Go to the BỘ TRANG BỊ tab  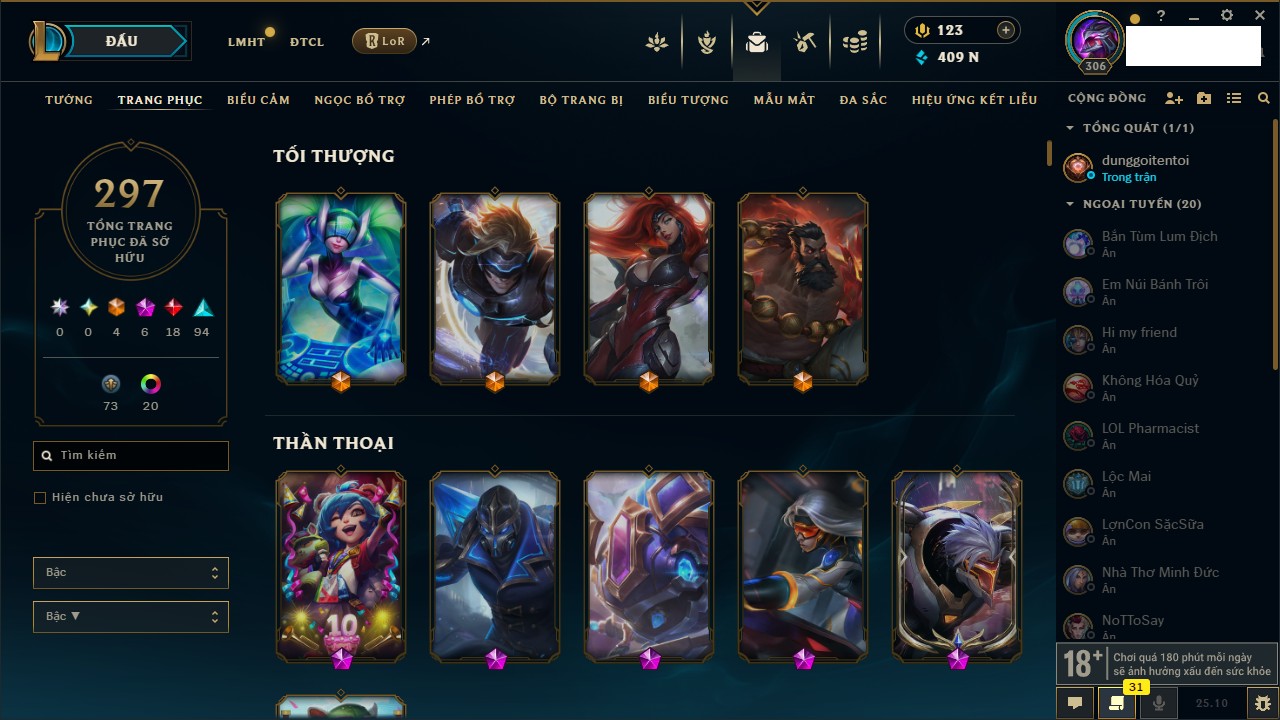[x=581, y=100]
